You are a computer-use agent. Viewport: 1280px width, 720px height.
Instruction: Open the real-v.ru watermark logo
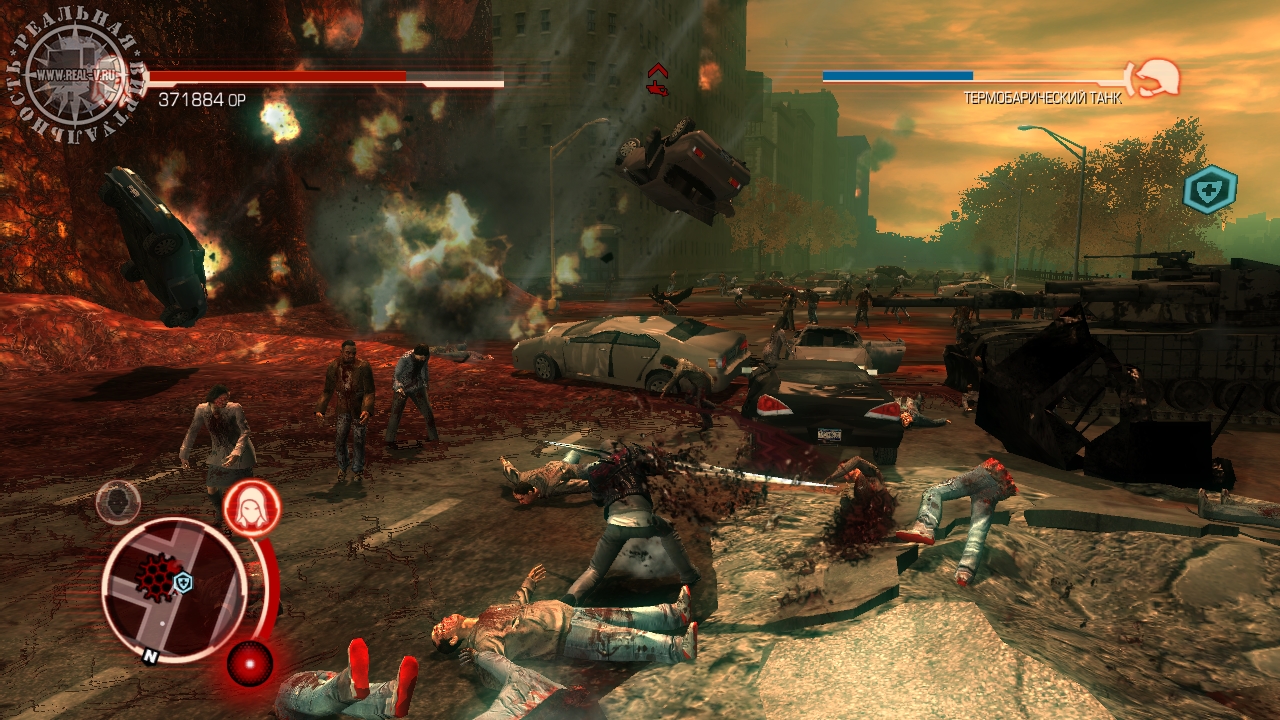click(x=75, y=75)
